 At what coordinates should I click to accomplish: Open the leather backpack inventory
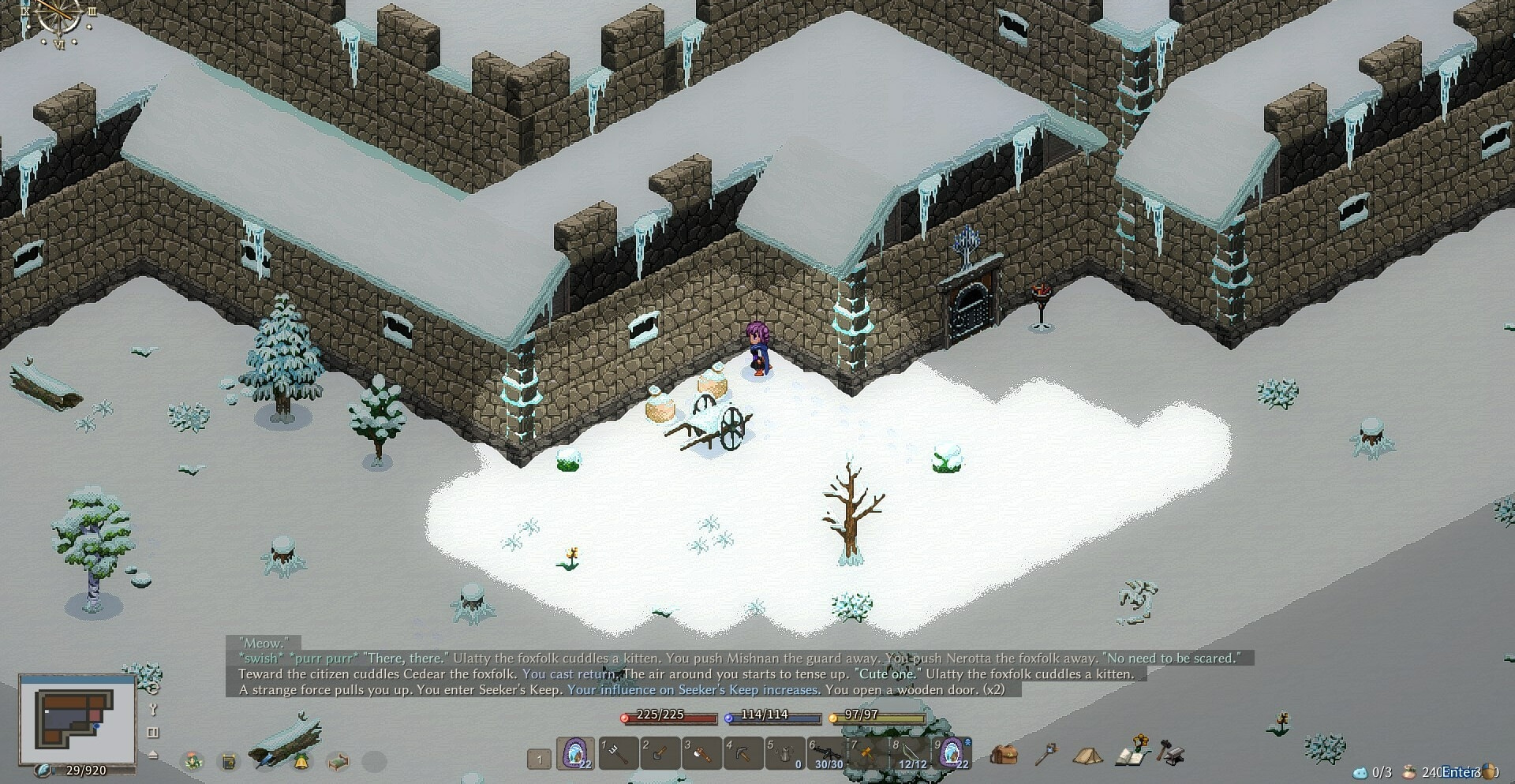1004,754
